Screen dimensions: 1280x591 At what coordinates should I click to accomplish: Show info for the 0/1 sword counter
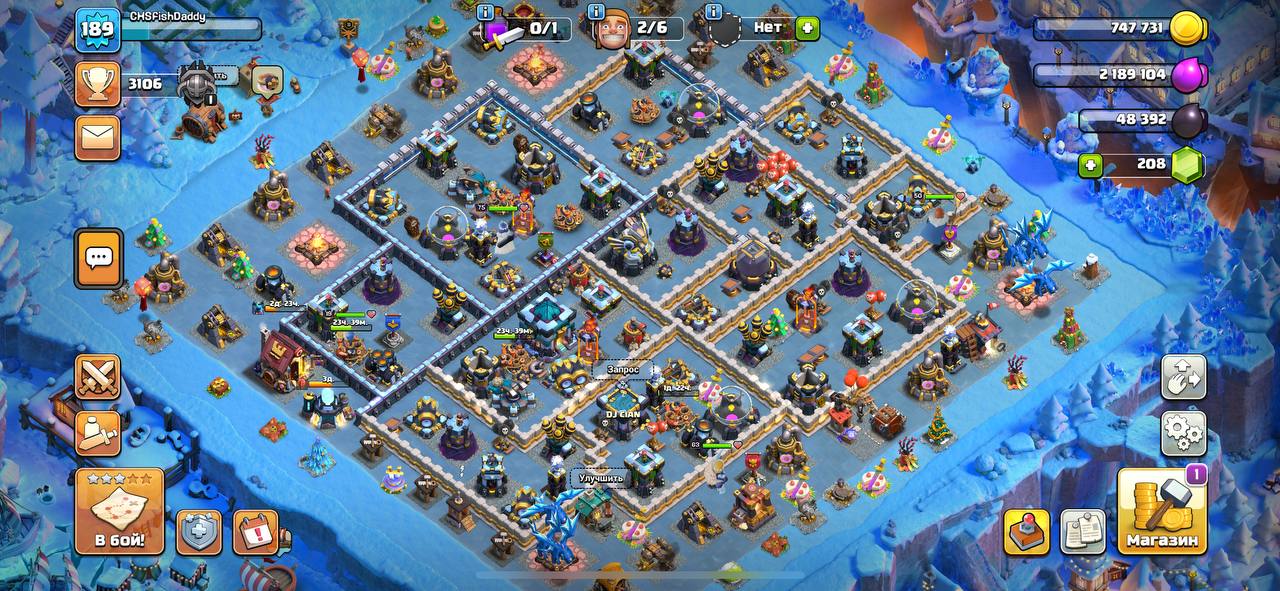tap(486, 12)
